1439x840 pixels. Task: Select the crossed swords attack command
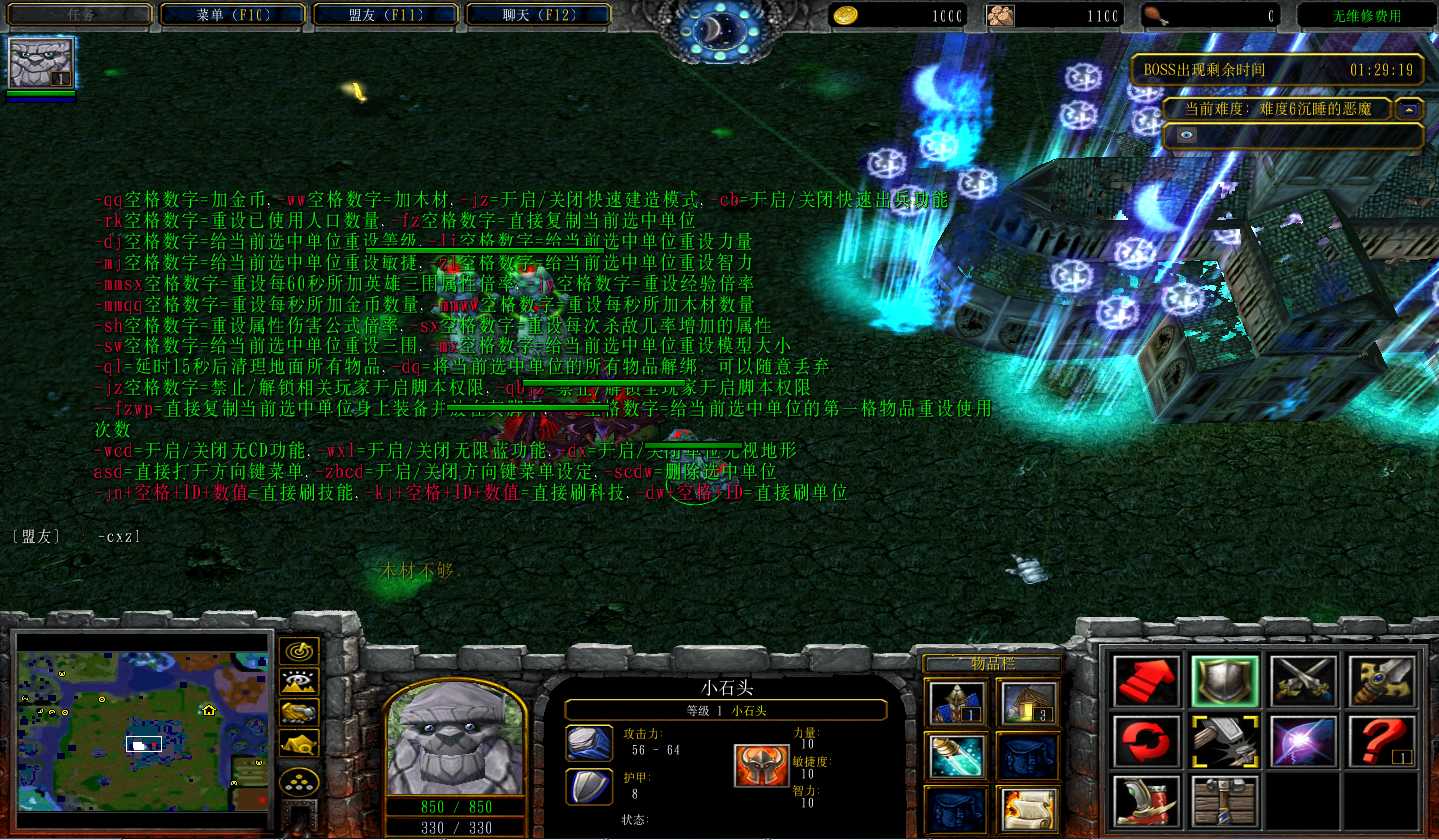(x=1304, y=680)
